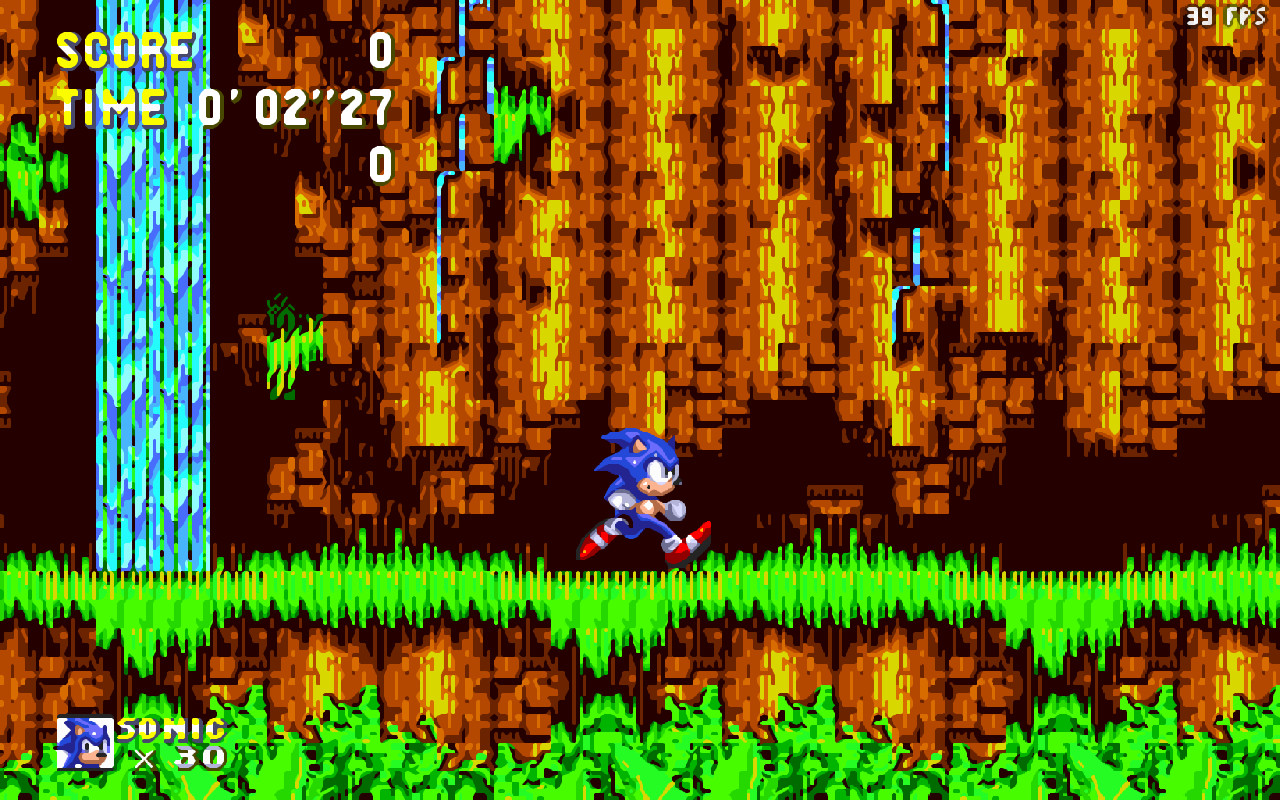Viewport: 1280px width, 800px height.
Task: Click the ring counter showing 0
Action: (x=383, y=160)
